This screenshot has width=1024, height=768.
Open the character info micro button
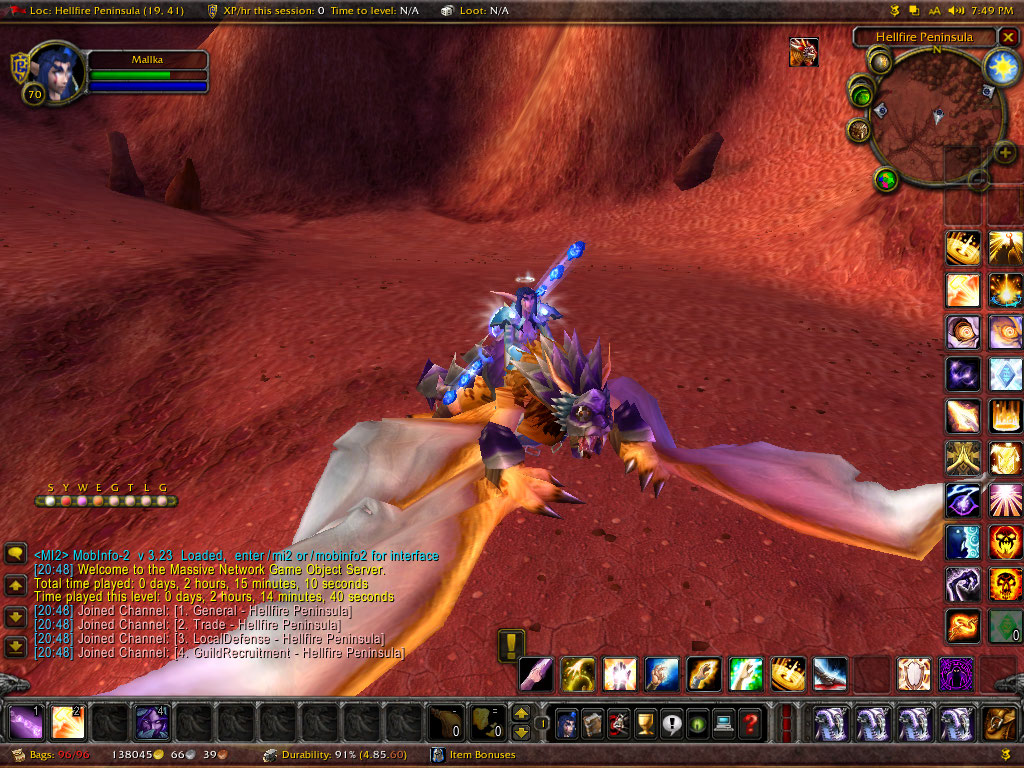[565, 722]
